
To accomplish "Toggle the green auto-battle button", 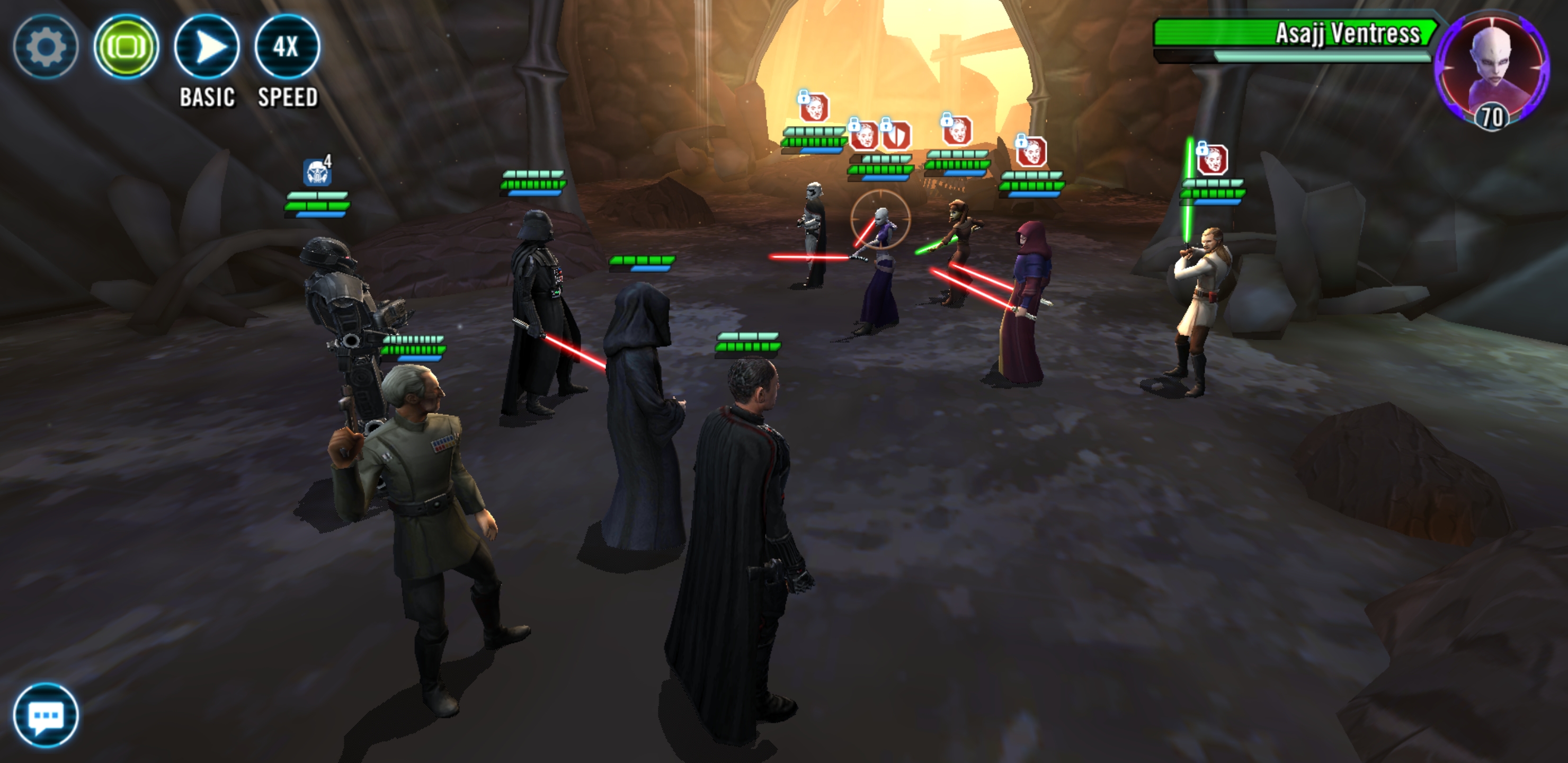I will [126, 46].
